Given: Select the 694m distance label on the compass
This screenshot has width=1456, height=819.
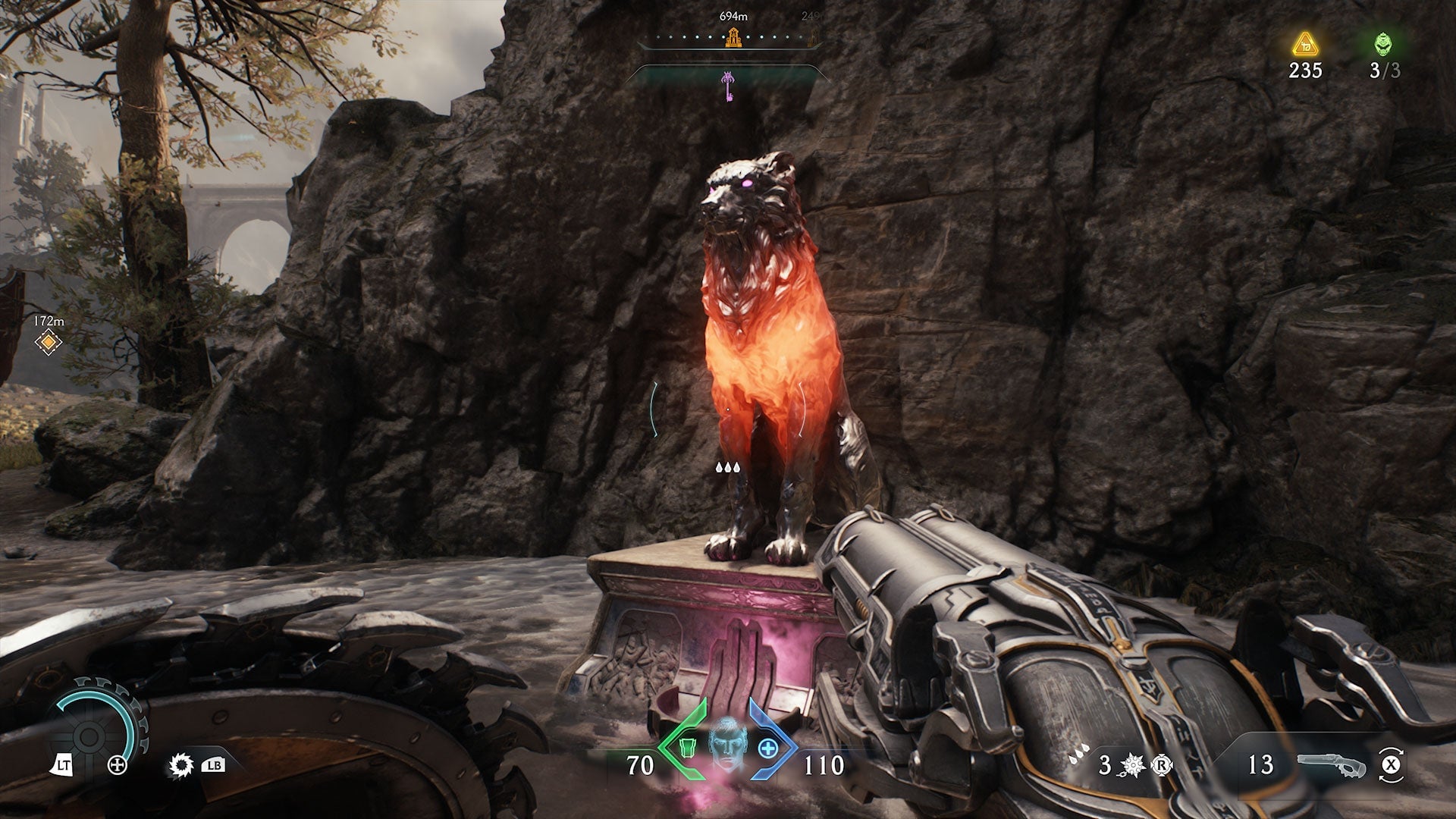Looking at the screenshot, I should (x=732, y=15).
